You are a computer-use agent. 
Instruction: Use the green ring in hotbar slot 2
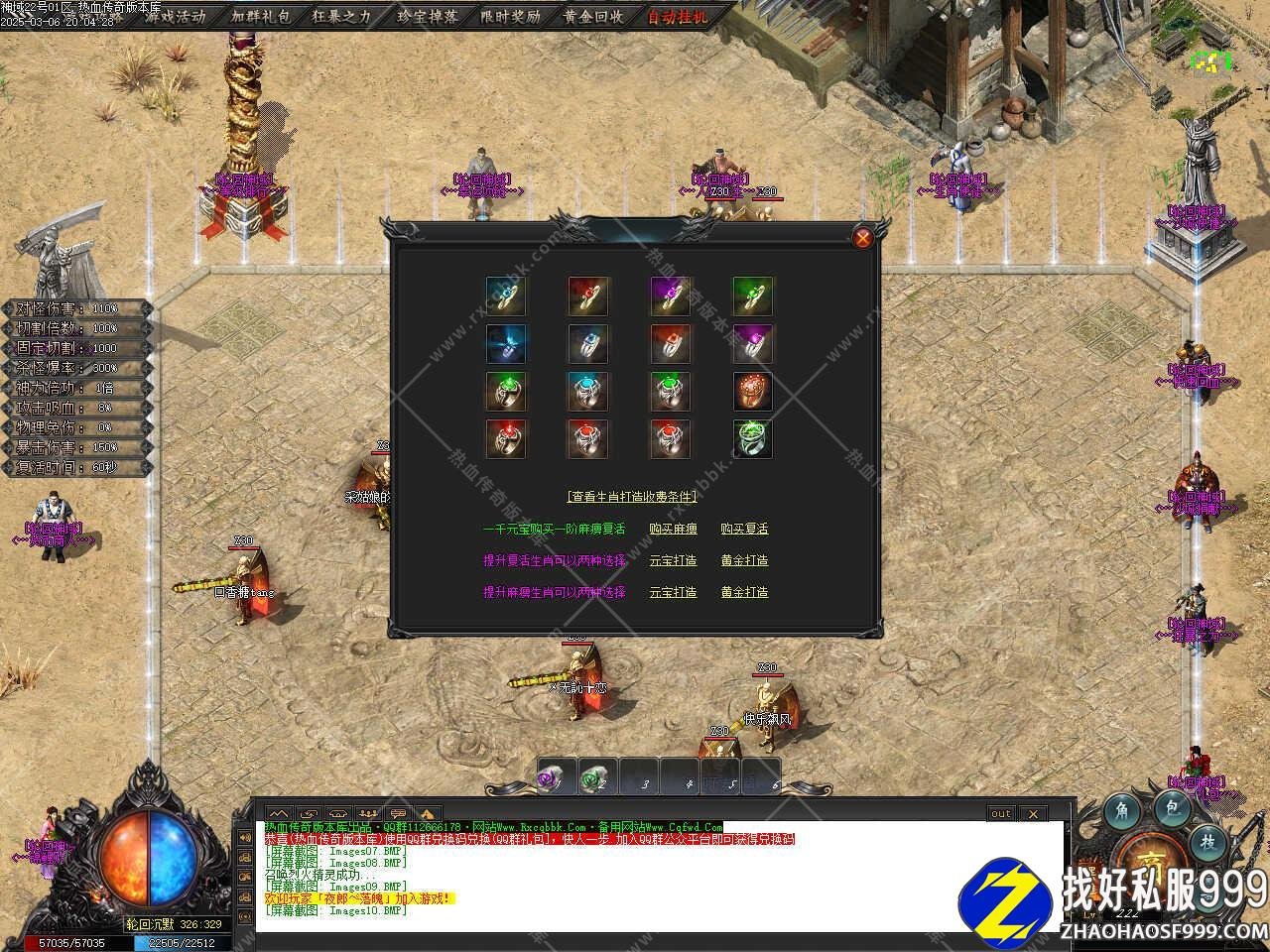pyautogui.click(x=595, y=779)
